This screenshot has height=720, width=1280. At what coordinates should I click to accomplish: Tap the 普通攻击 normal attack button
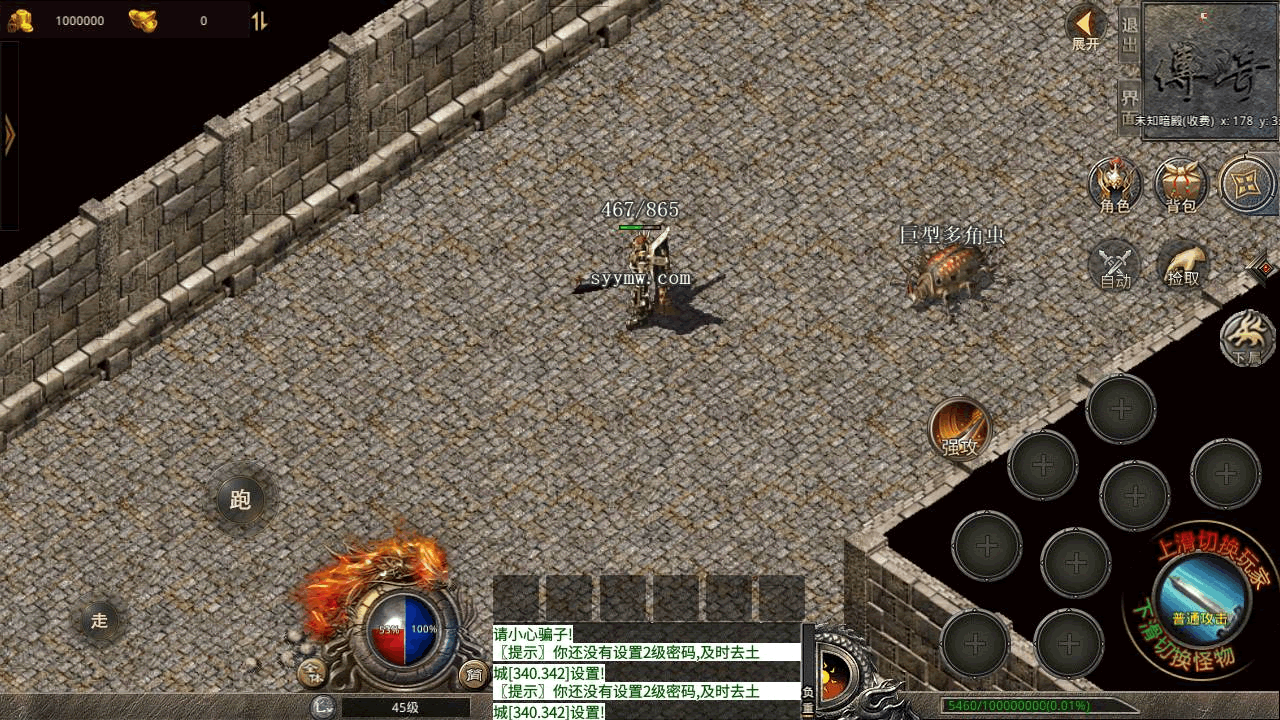point(1200,596)
